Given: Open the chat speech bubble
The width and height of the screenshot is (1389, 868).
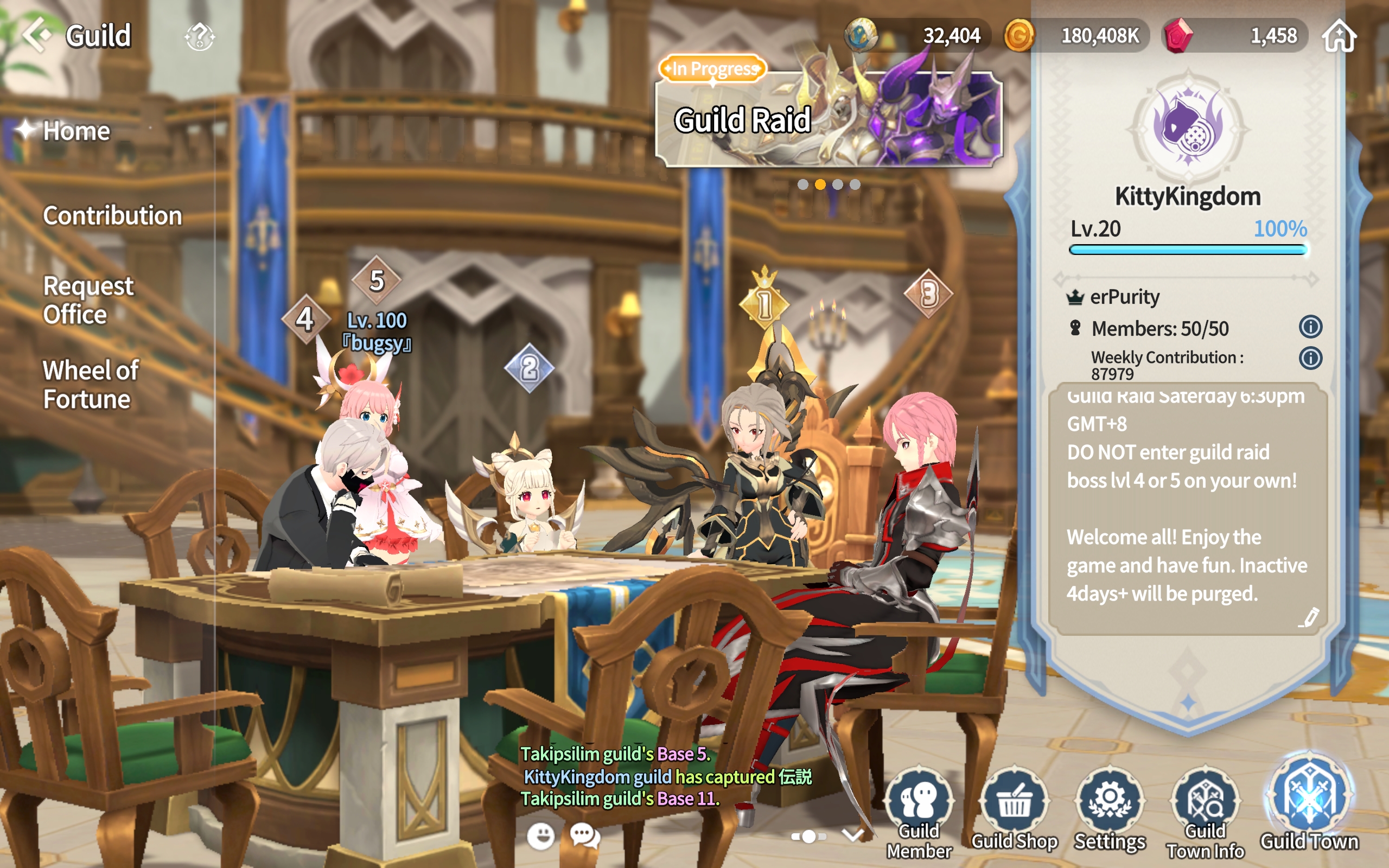Looking at the screenshot, I should coord(584,836).
